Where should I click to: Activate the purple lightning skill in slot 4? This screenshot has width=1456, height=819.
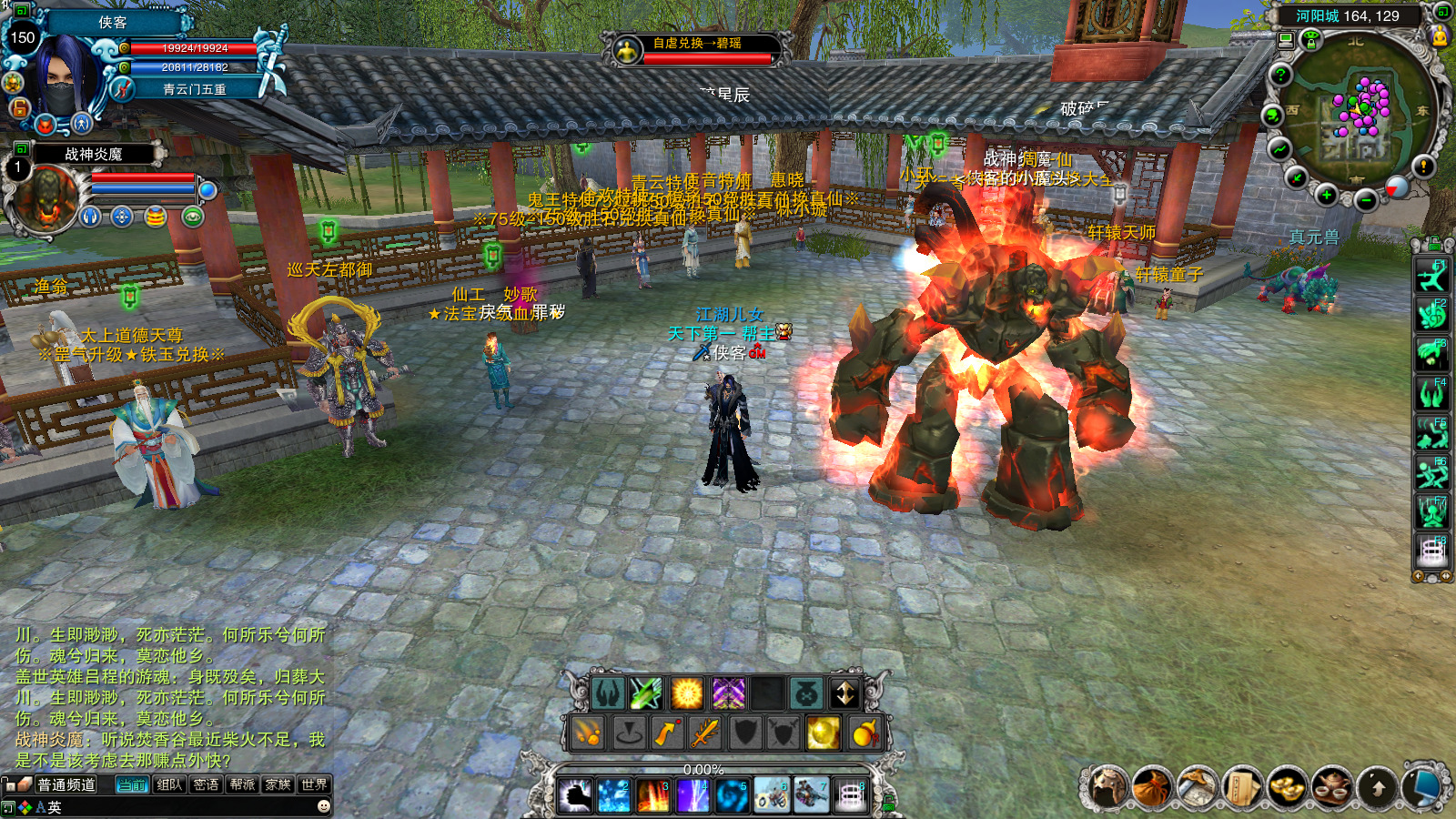tap(693, 796)
